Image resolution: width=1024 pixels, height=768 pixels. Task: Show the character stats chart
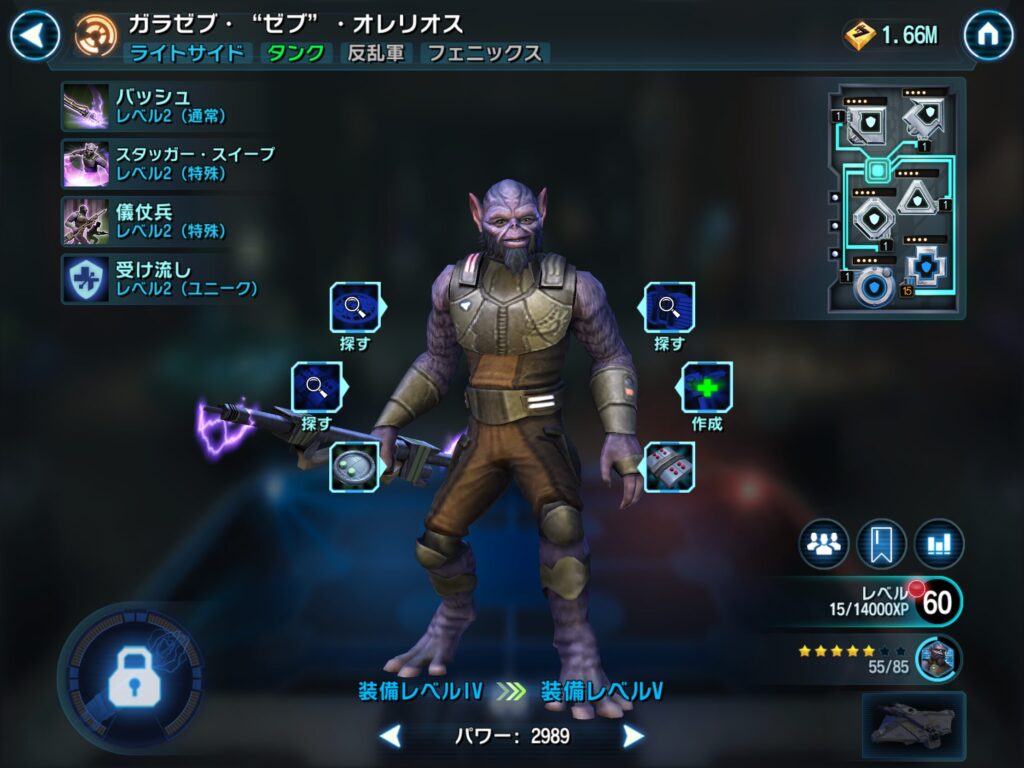(938, 544)
